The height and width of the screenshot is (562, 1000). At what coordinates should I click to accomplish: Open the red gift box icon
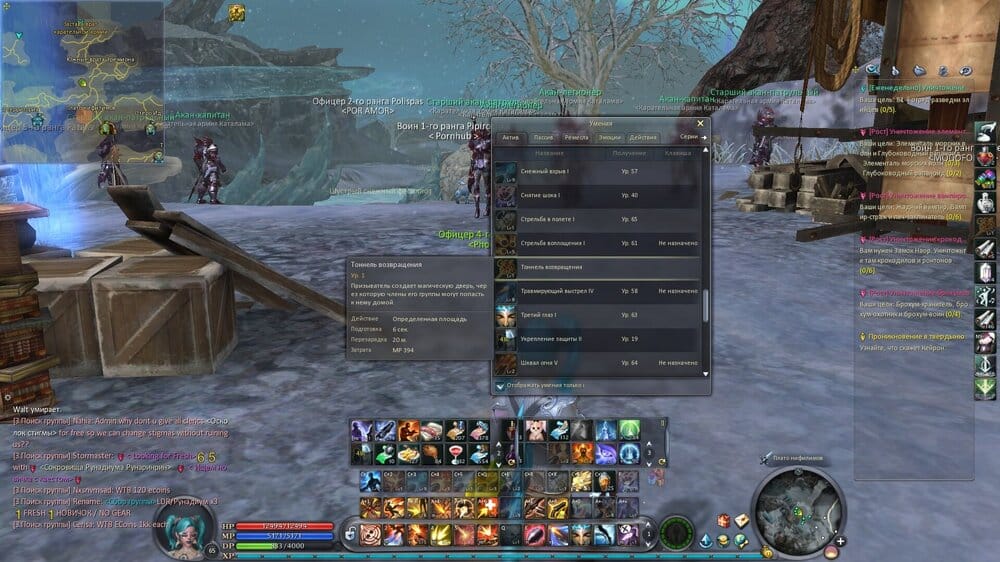(723, 521)
